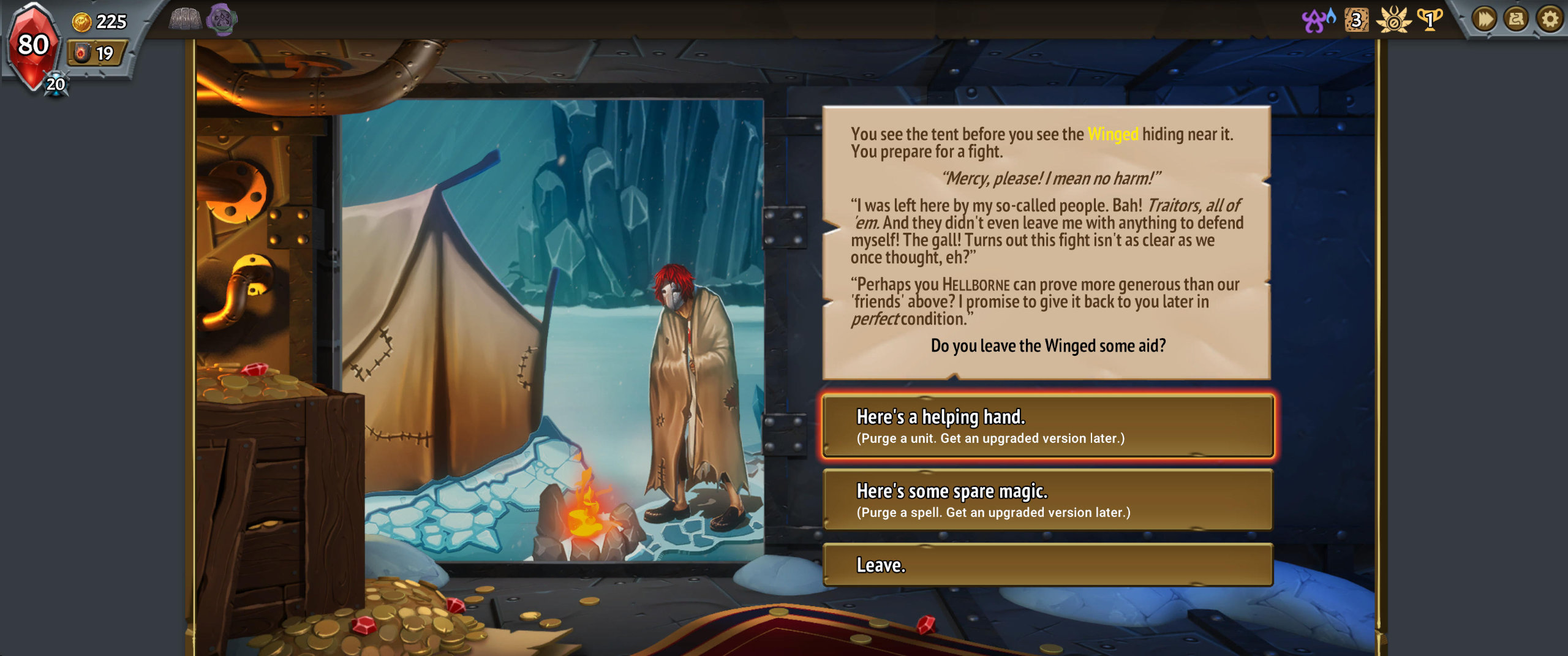Screen dimensions: 1568x656
Task: Inspect the purple wax seal artifact
Action: (221, 20)
